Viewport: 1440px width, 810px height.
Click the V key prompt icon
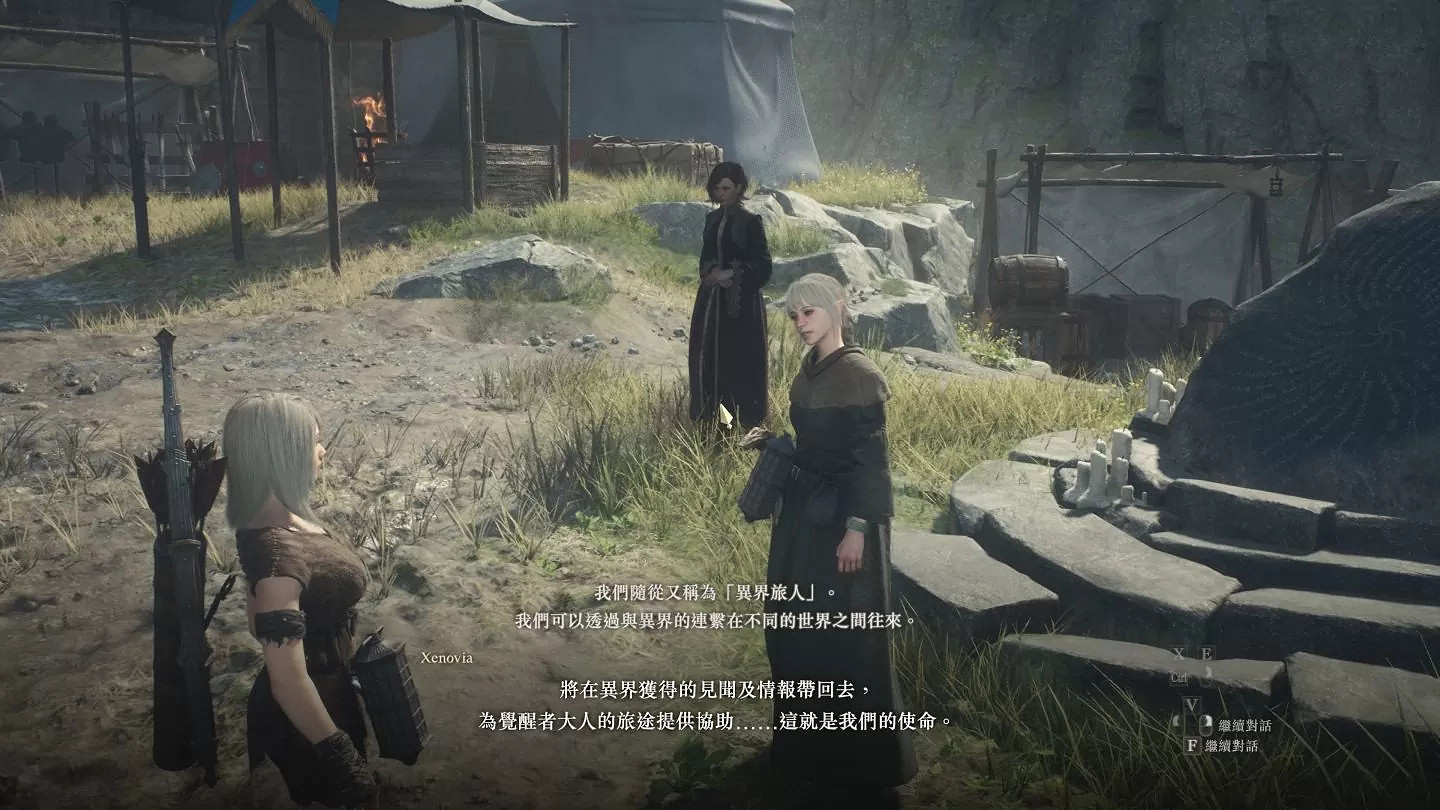(x=1193, y=704)
